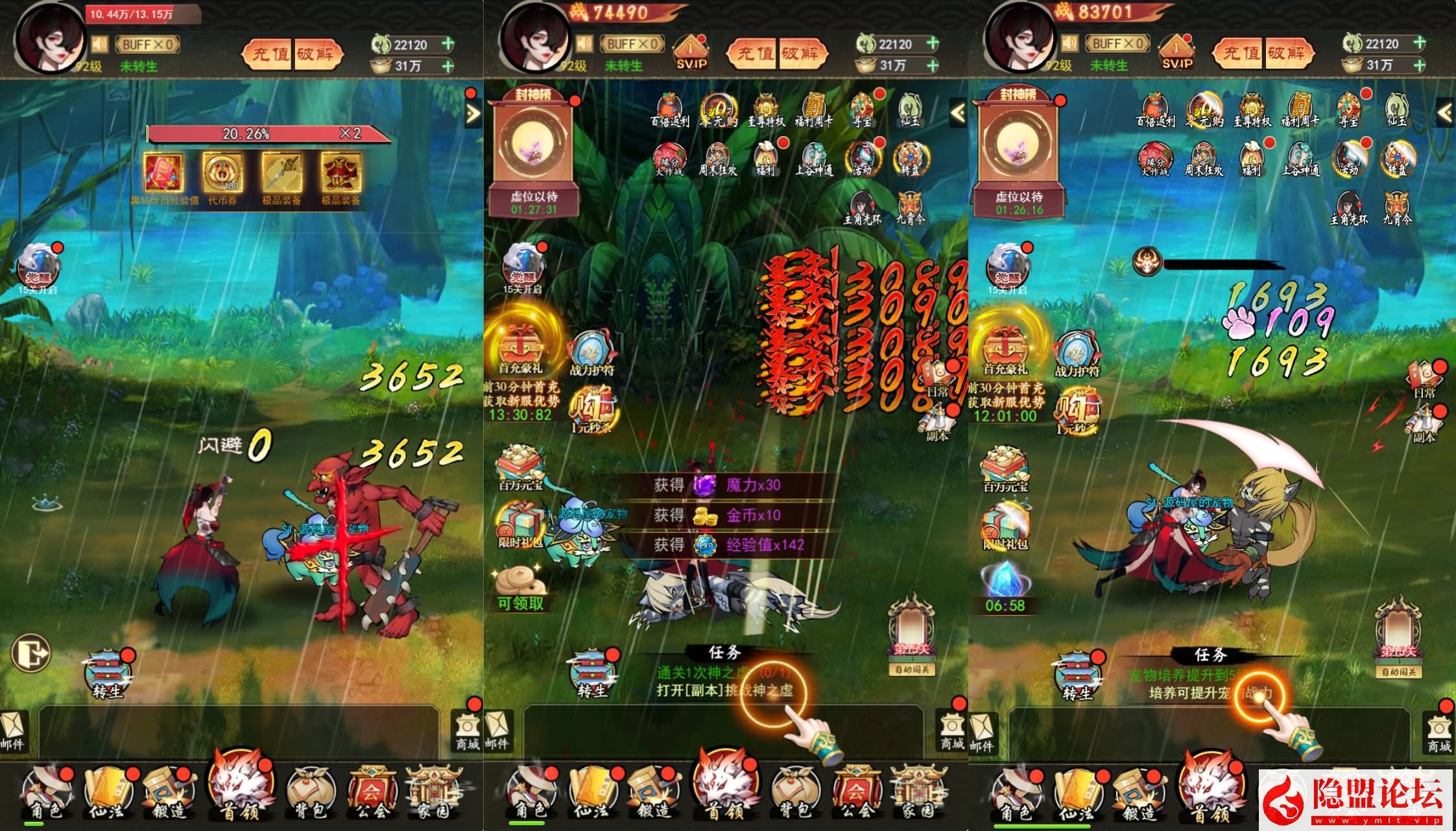The image size is (1456, 831).
Task: Open the 通关1次神之虚 task tracker
Action: [x=724, y=682]
